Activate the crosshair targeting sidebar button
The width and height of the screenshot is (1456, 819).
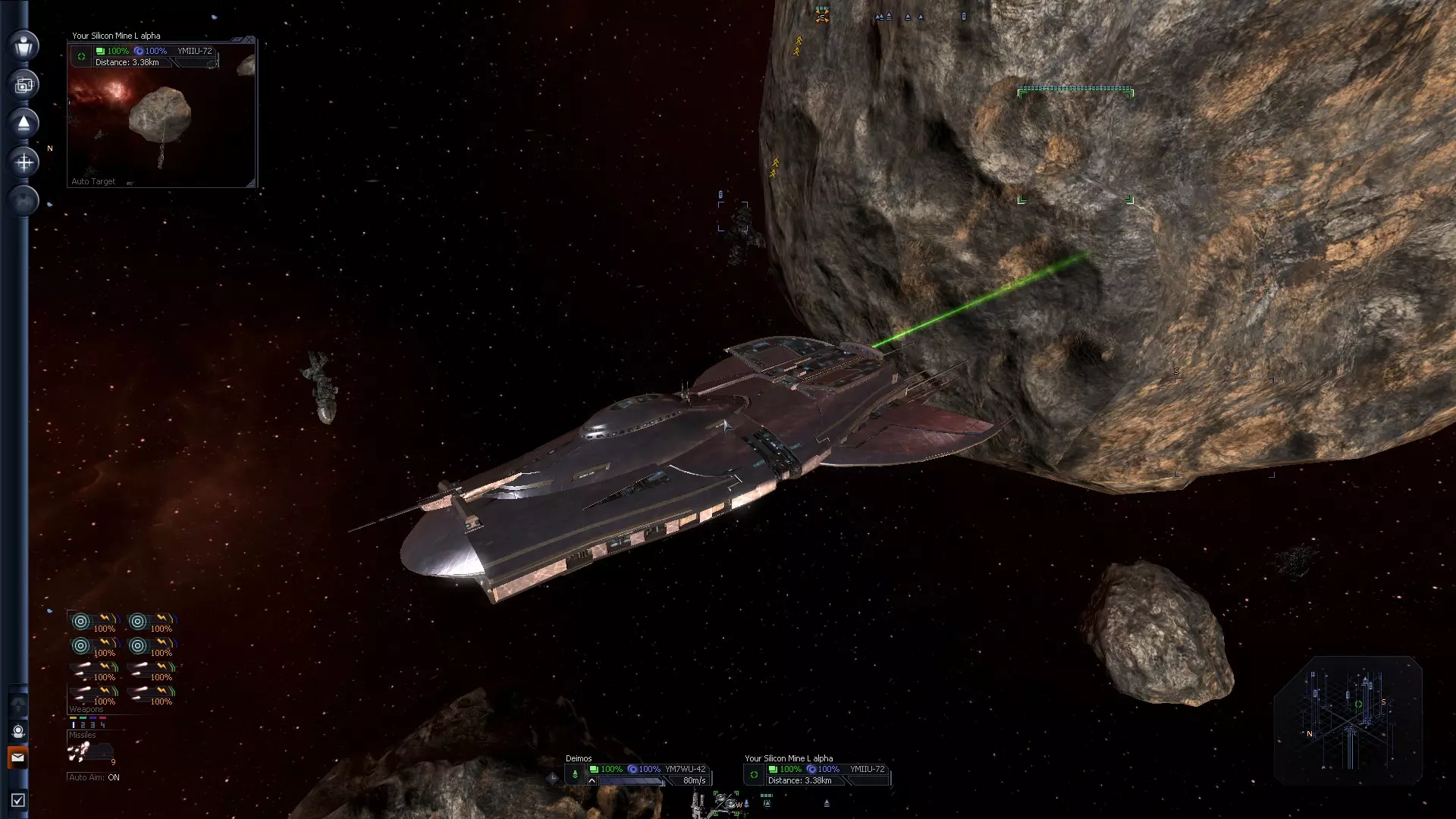click(24, 162)
